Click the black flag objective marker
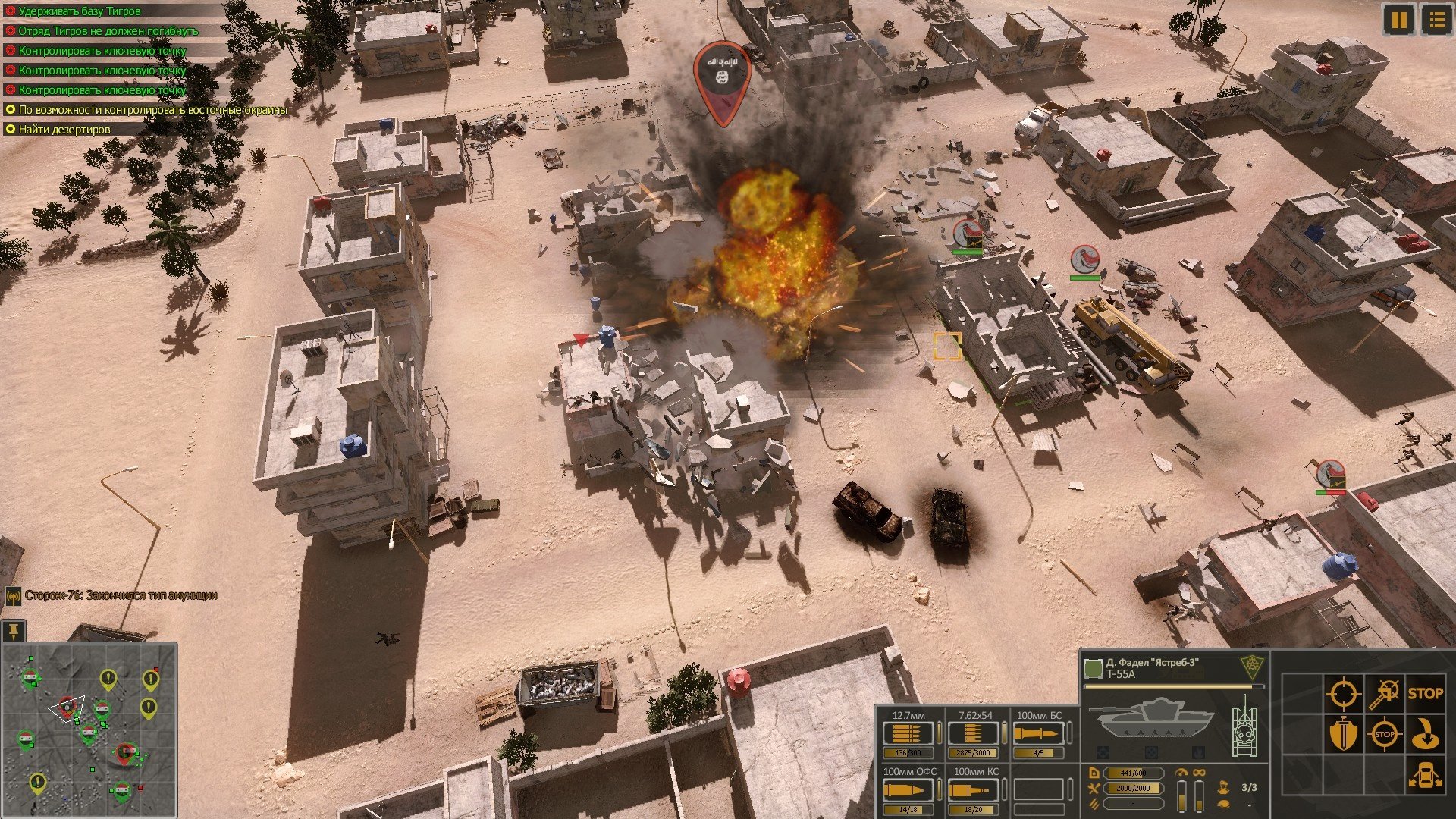Image resolution: width=1456 pixels, height=819 pixels. (x=722, y=77)
